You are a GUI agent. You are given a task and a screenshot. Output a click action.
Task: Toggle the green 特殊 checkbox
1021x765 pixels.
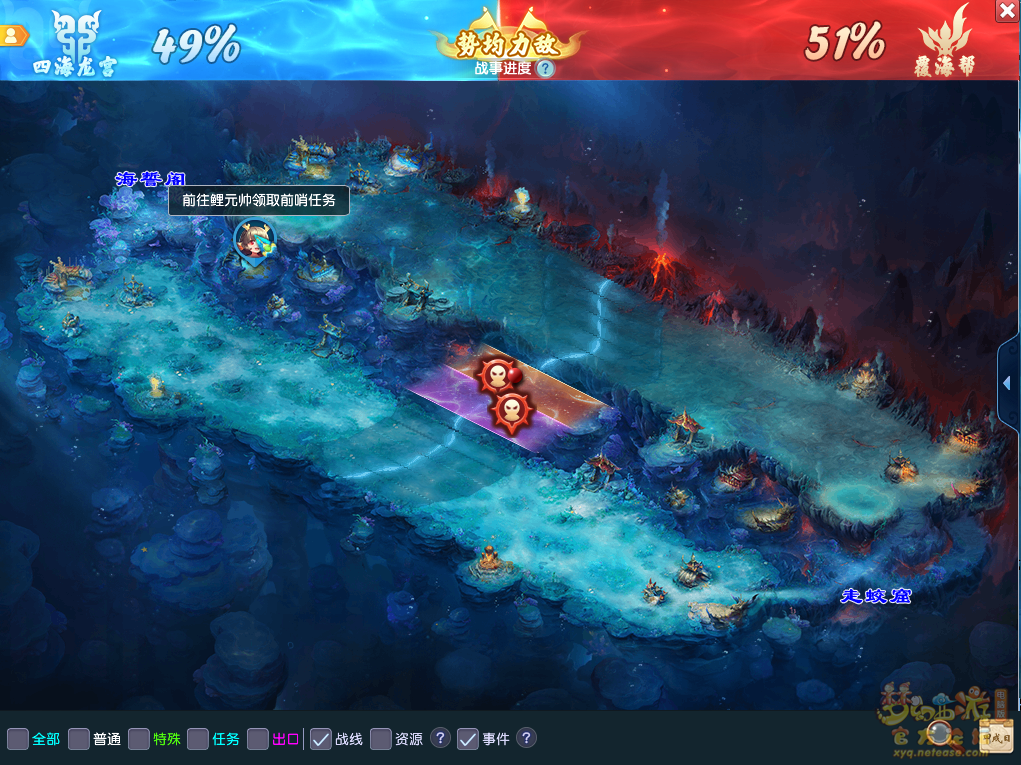[139, 739]
